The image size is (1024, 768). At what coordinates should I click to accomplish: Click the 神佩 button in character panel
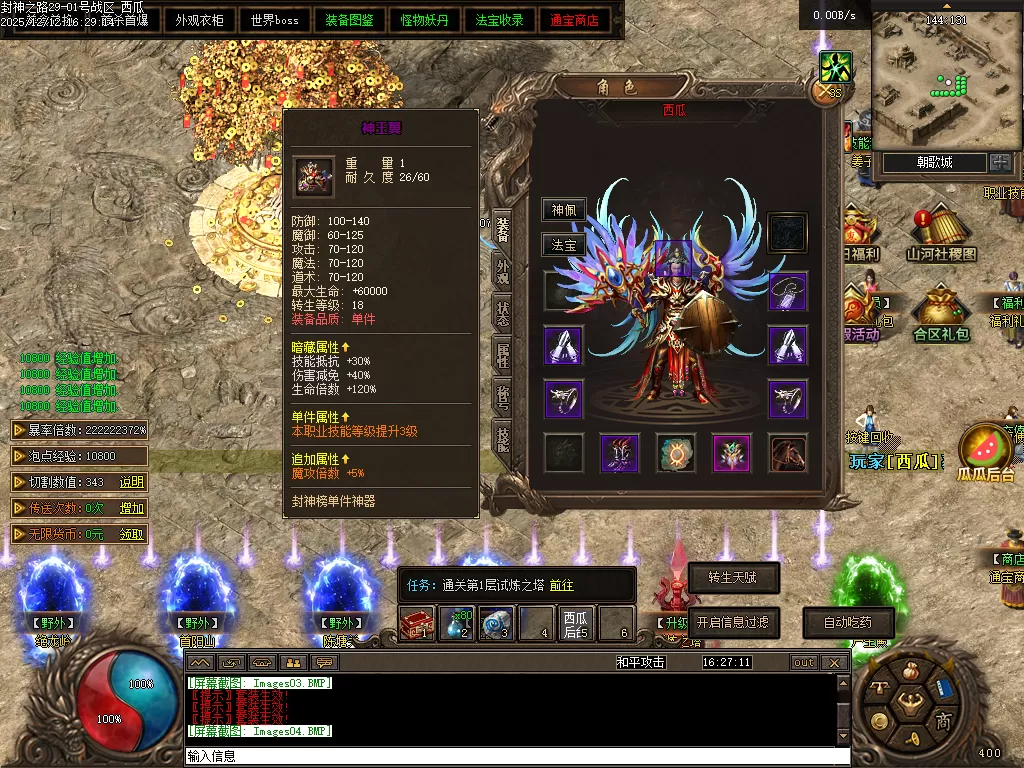564,210
